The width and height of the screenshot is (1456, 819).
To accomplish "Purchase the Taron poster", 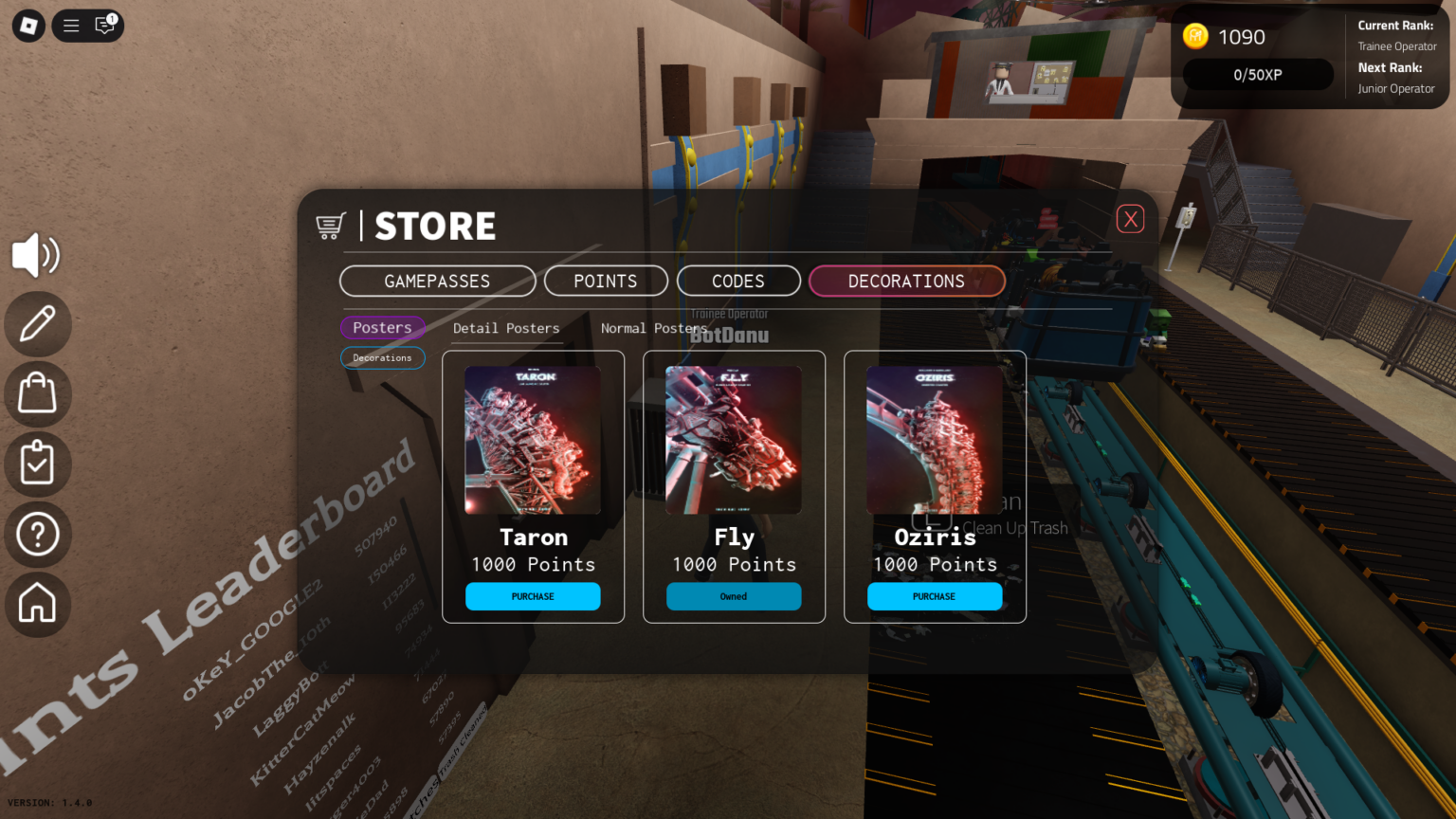I will (533, 596).
